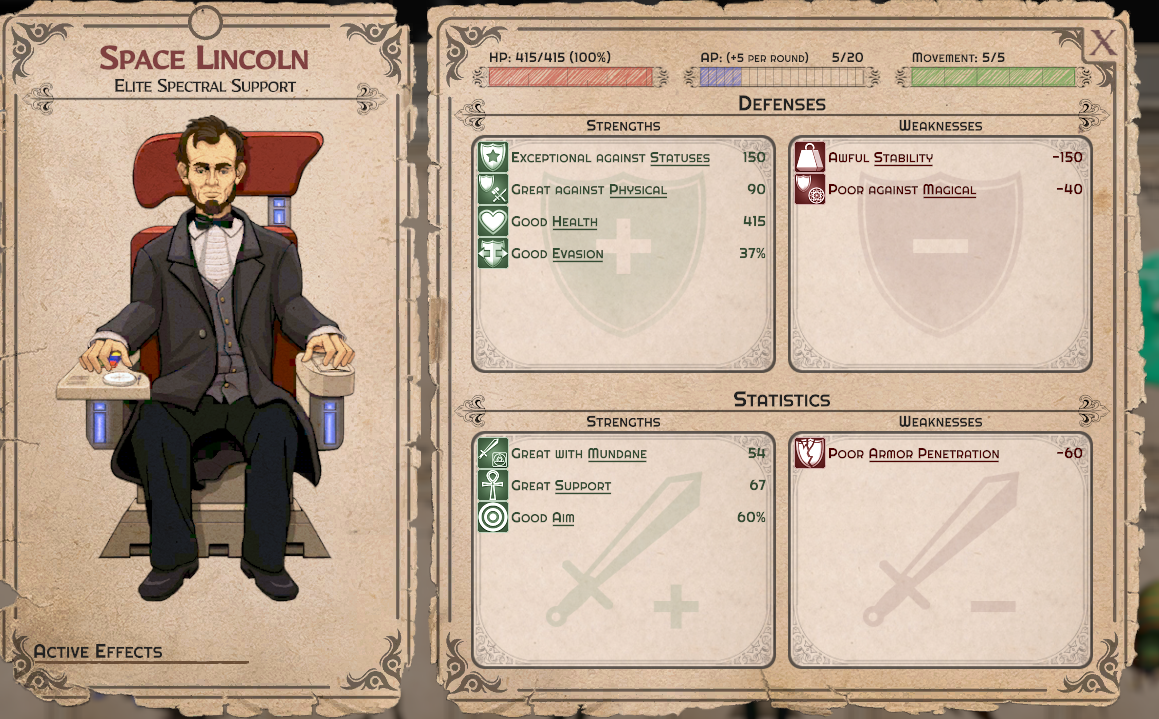
Task: Select the heart Health icon
Action: click(493, 221)
